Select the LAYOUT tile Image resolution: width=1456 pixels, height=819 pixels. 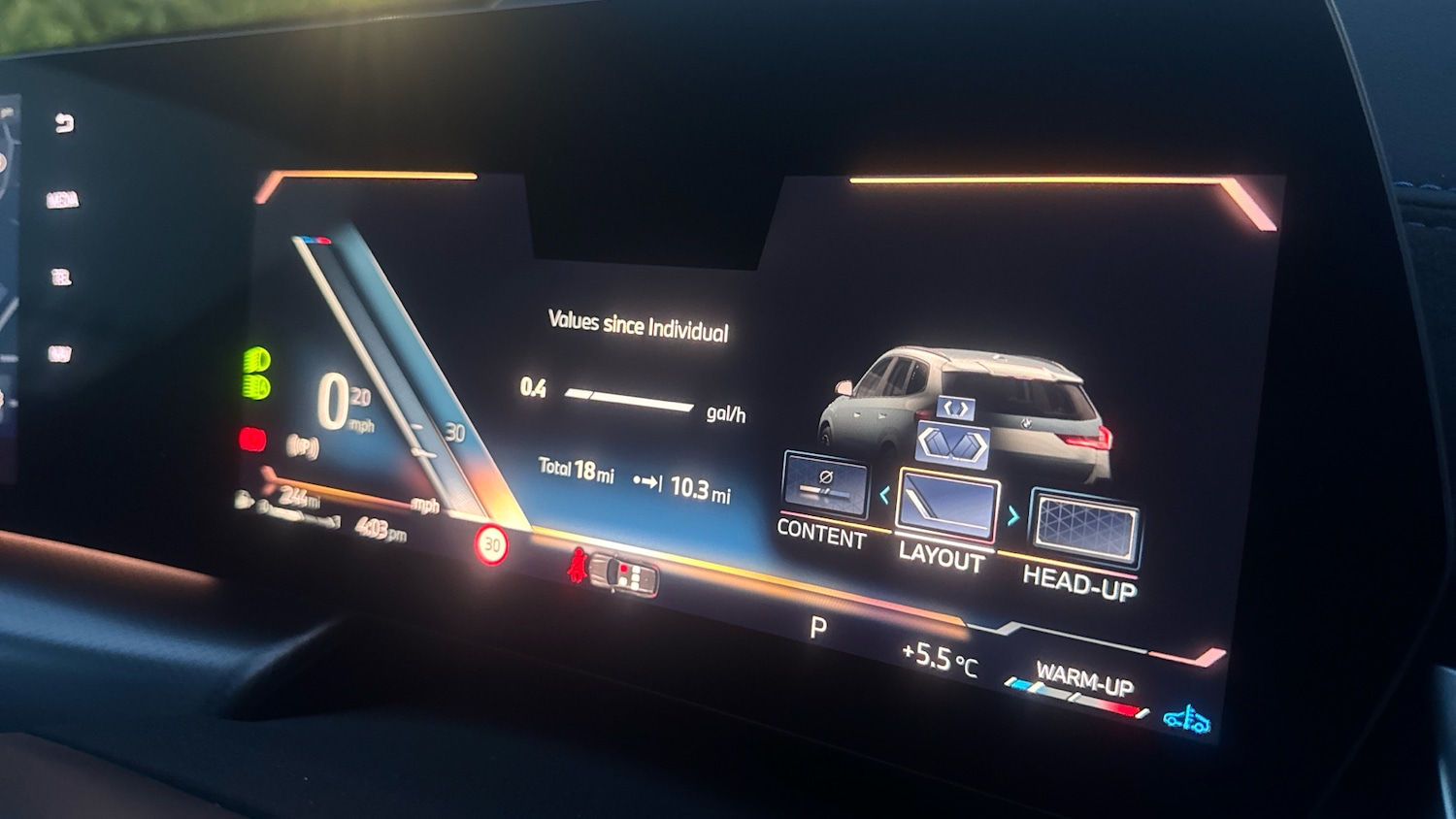pos(947,505)
